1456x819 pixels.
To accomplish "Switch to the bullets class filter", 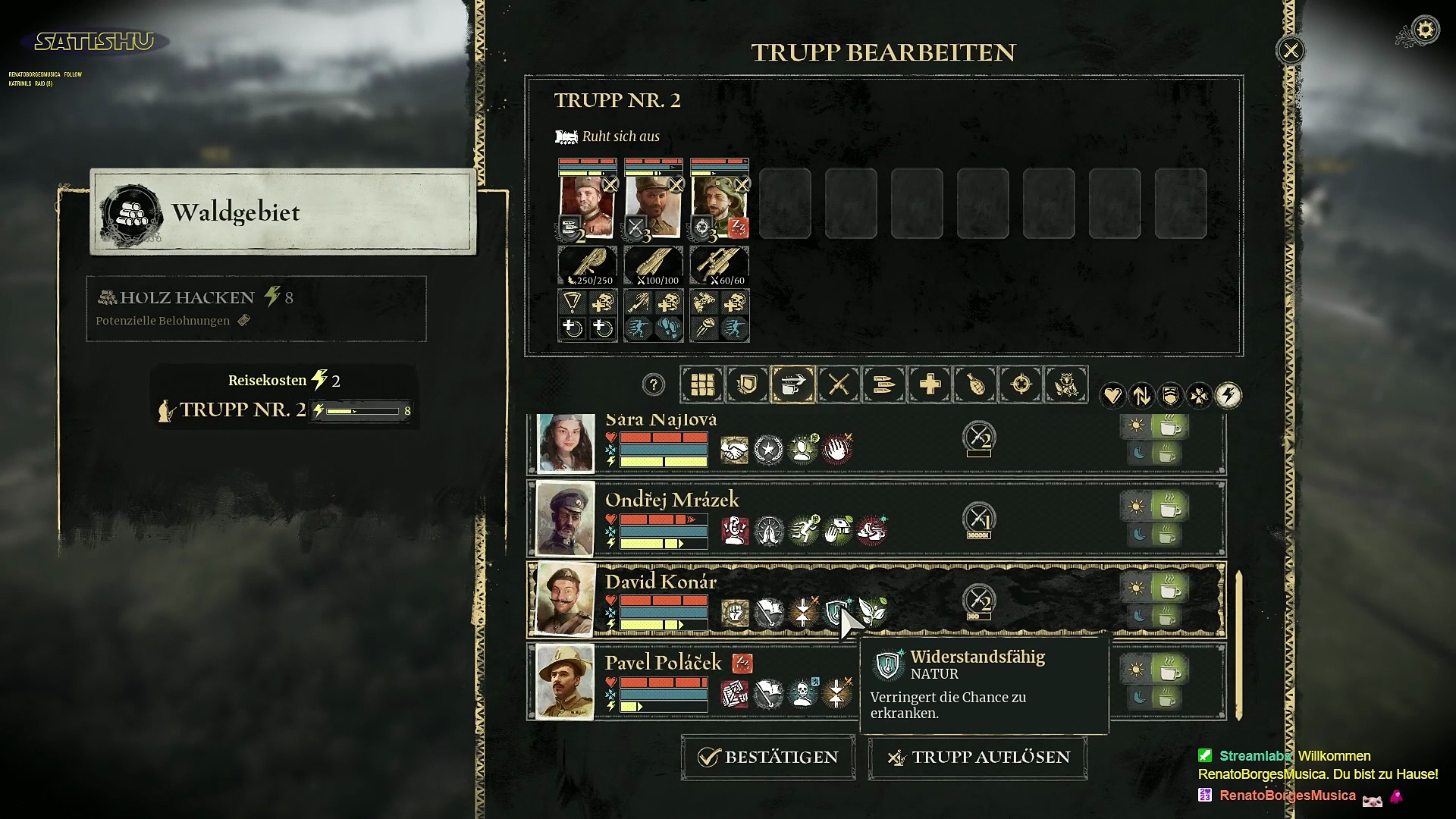I will (884, 384).
